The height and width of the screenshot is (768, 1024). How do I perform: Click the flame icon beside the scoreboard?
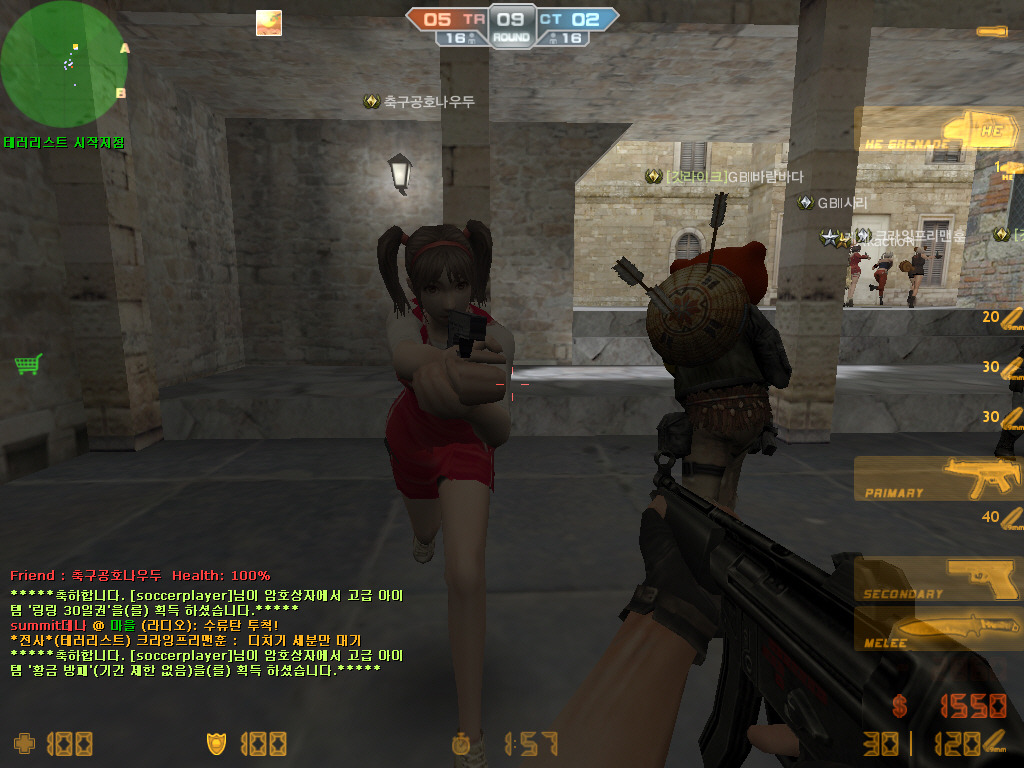tap(269, 23)
